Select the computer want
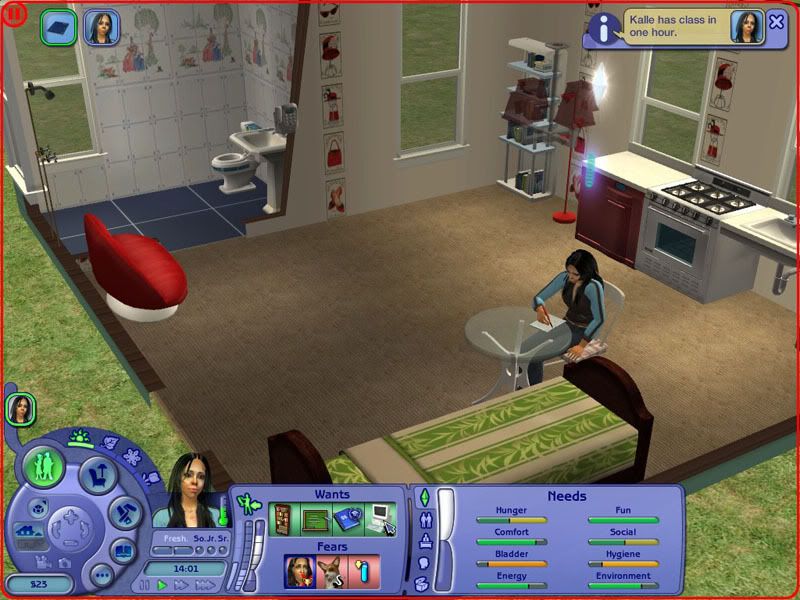 (380, 517)
